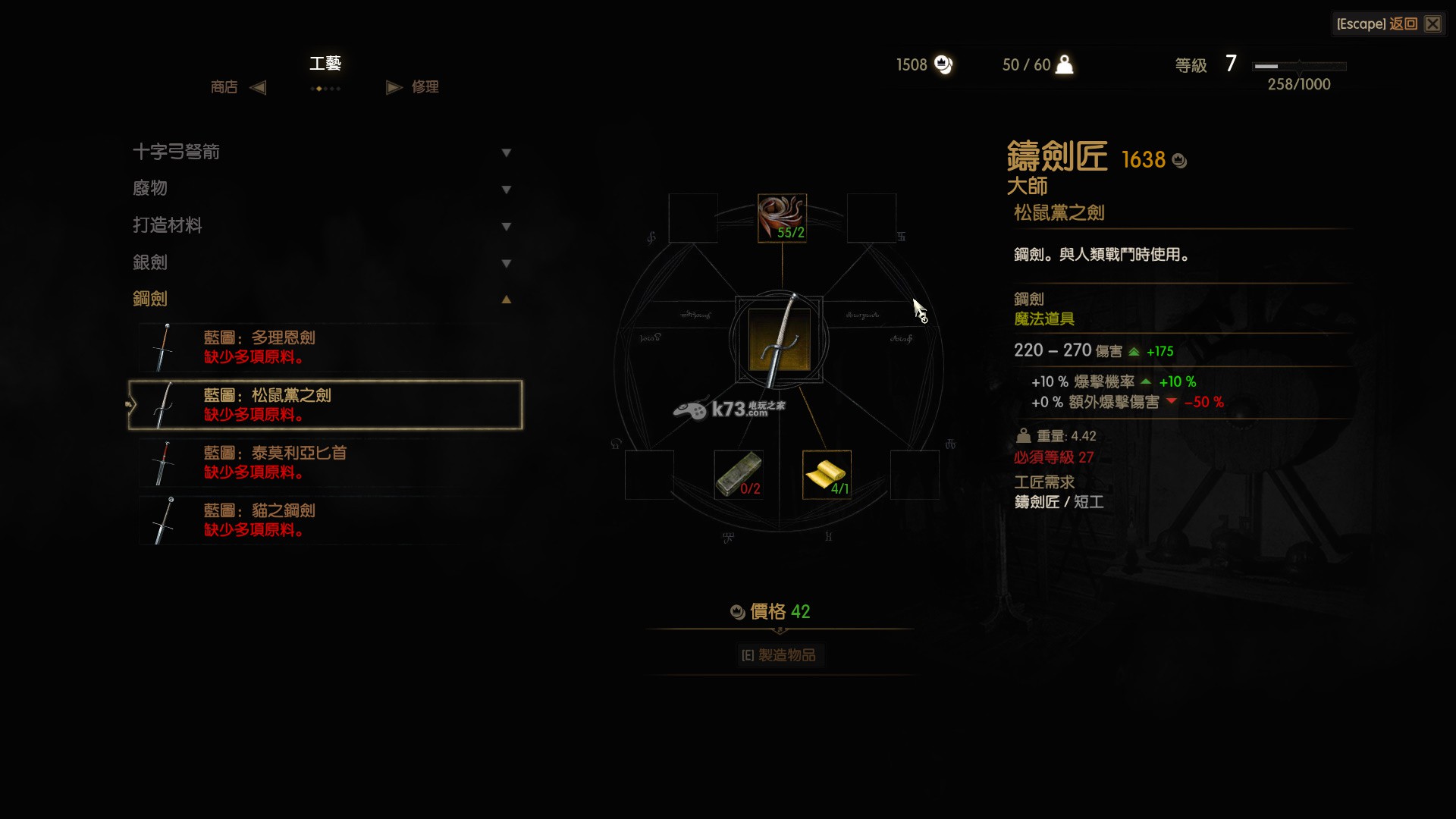Click the central sword preview in the crafting circle
Screen dimensions: 1456x819
click(781, 341)
